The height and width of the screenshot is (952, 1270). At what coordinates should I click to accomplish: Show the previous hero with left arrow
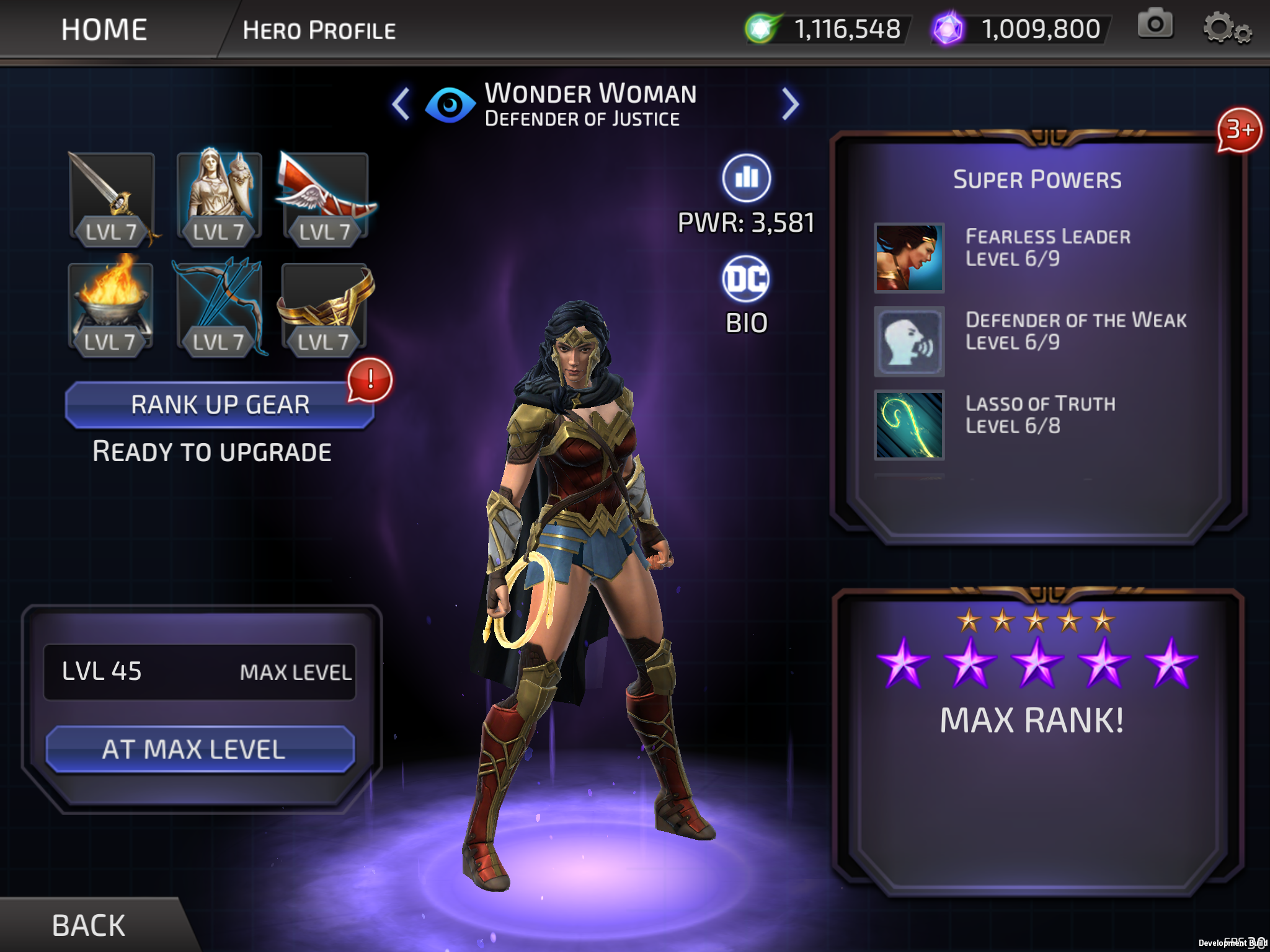click(401, 104)
